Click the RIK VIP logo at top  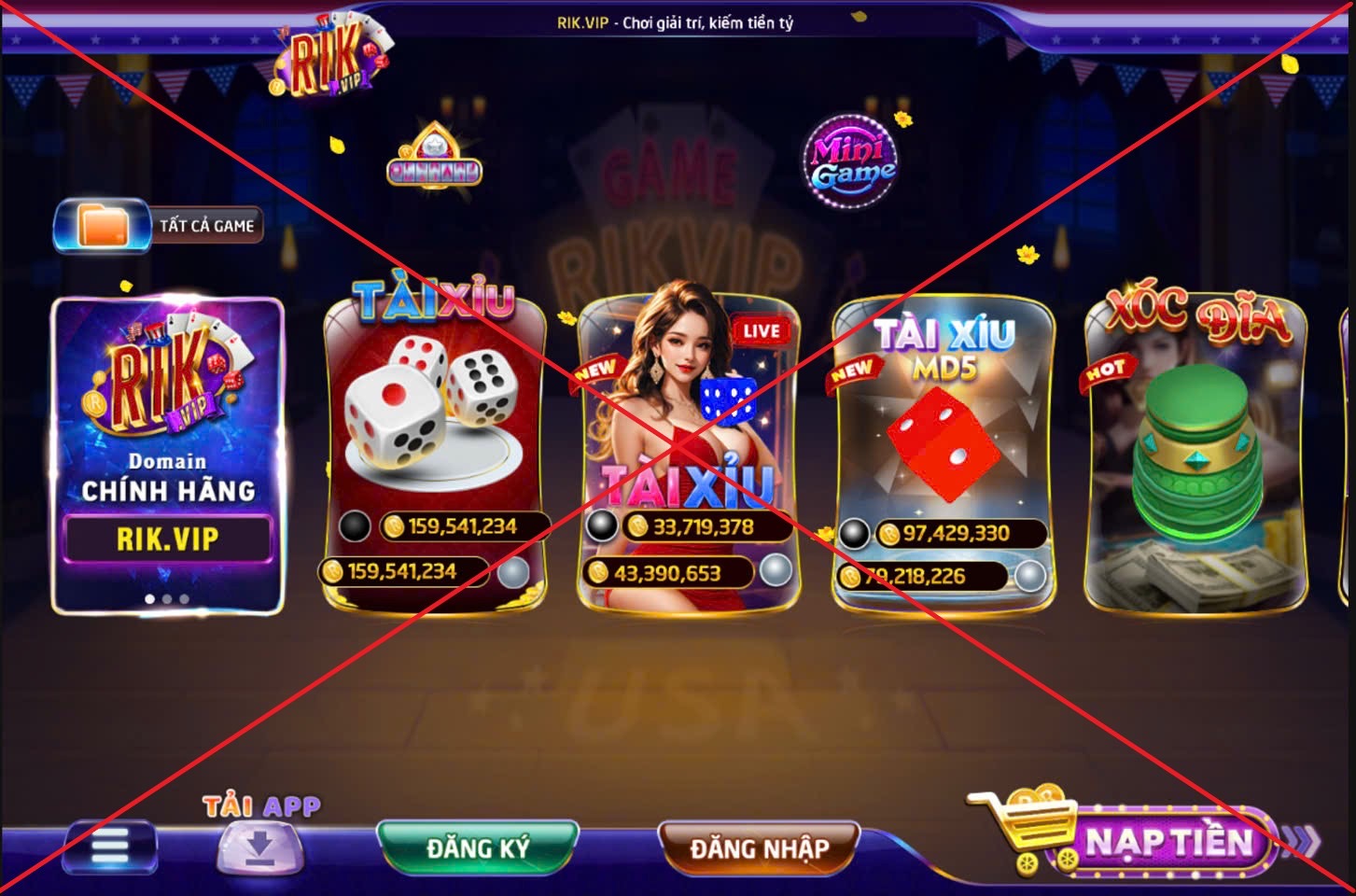click(x=330, y=56)
